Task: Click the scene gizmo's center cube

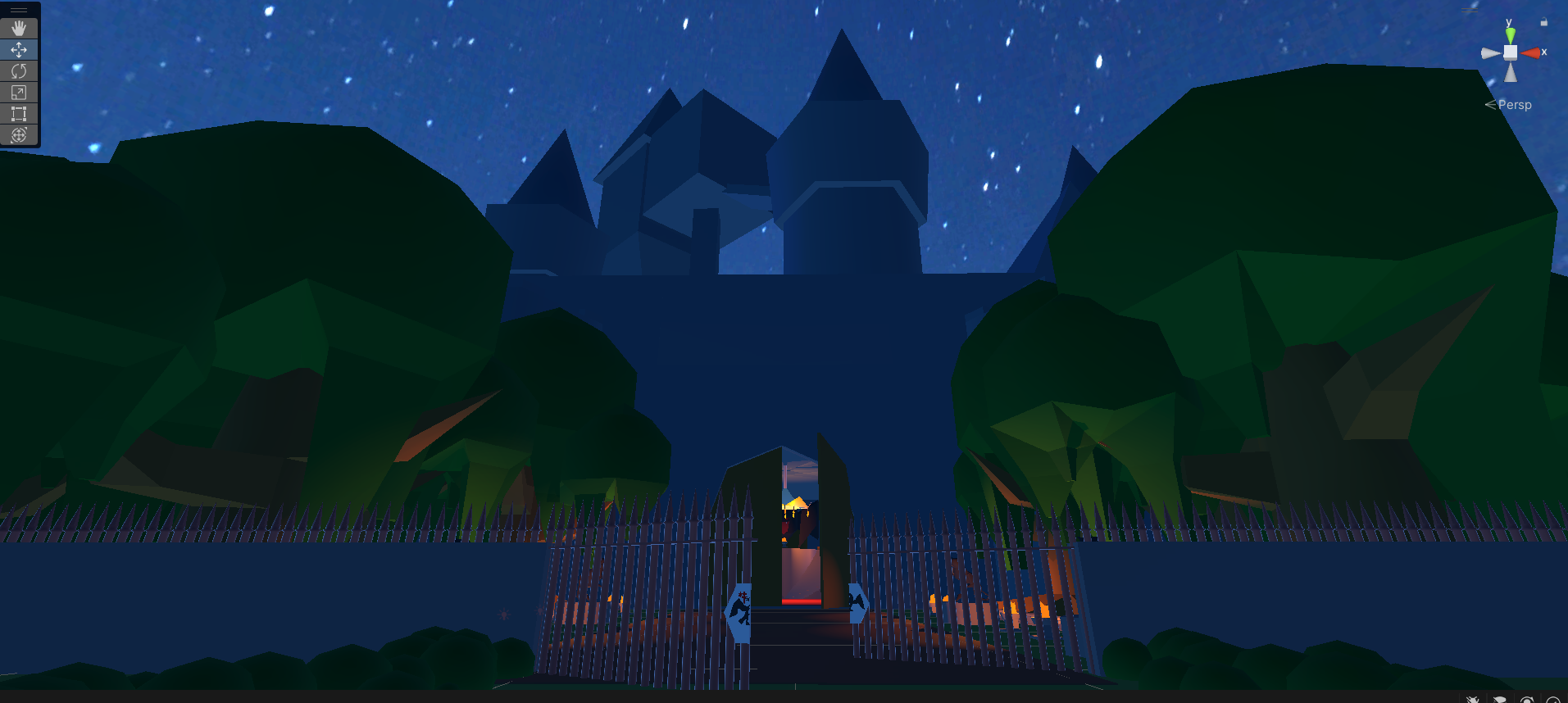Action: click(x=1511, y=52)
